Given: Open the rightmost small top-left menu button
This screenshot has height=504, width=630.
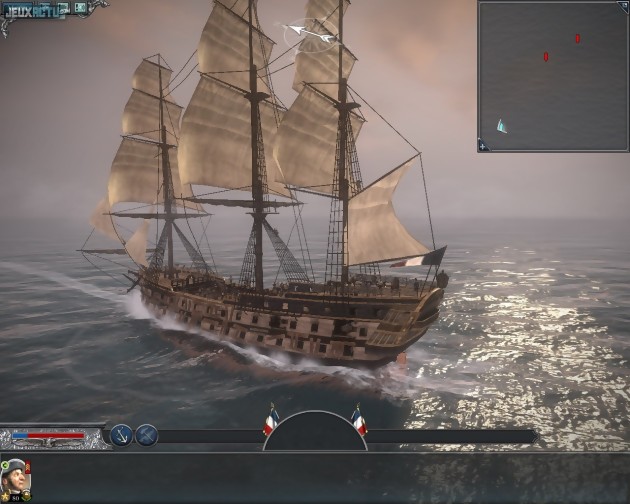Looking at the screenshot, I should pos(81,8).
